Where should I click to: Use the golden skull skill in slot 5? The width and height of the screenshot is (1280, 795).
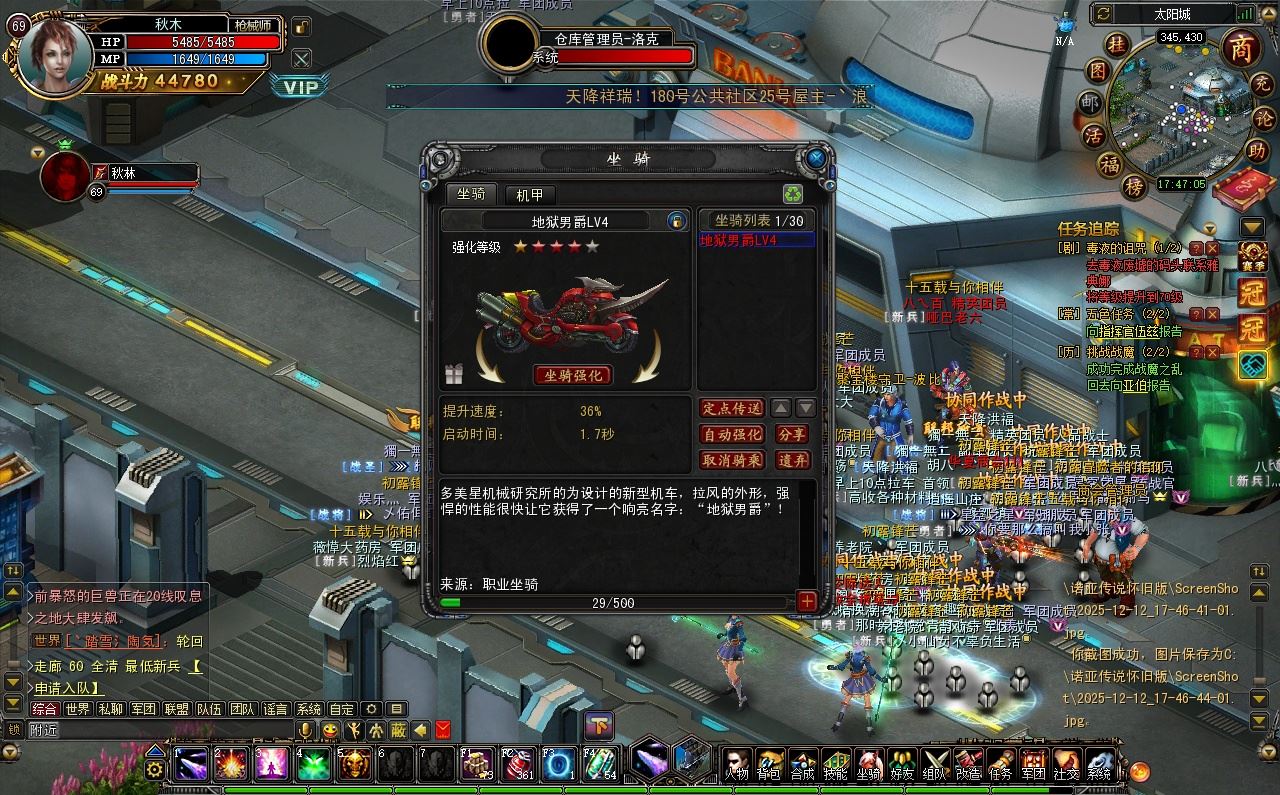354,765
